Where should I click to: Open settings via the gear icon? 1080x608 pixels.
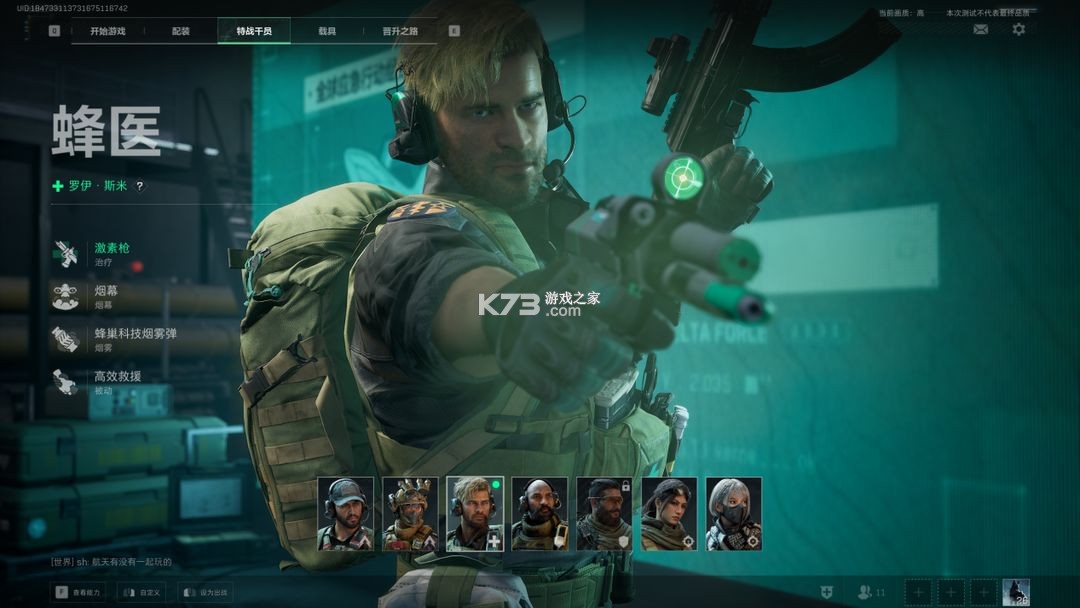[1018, 30]
